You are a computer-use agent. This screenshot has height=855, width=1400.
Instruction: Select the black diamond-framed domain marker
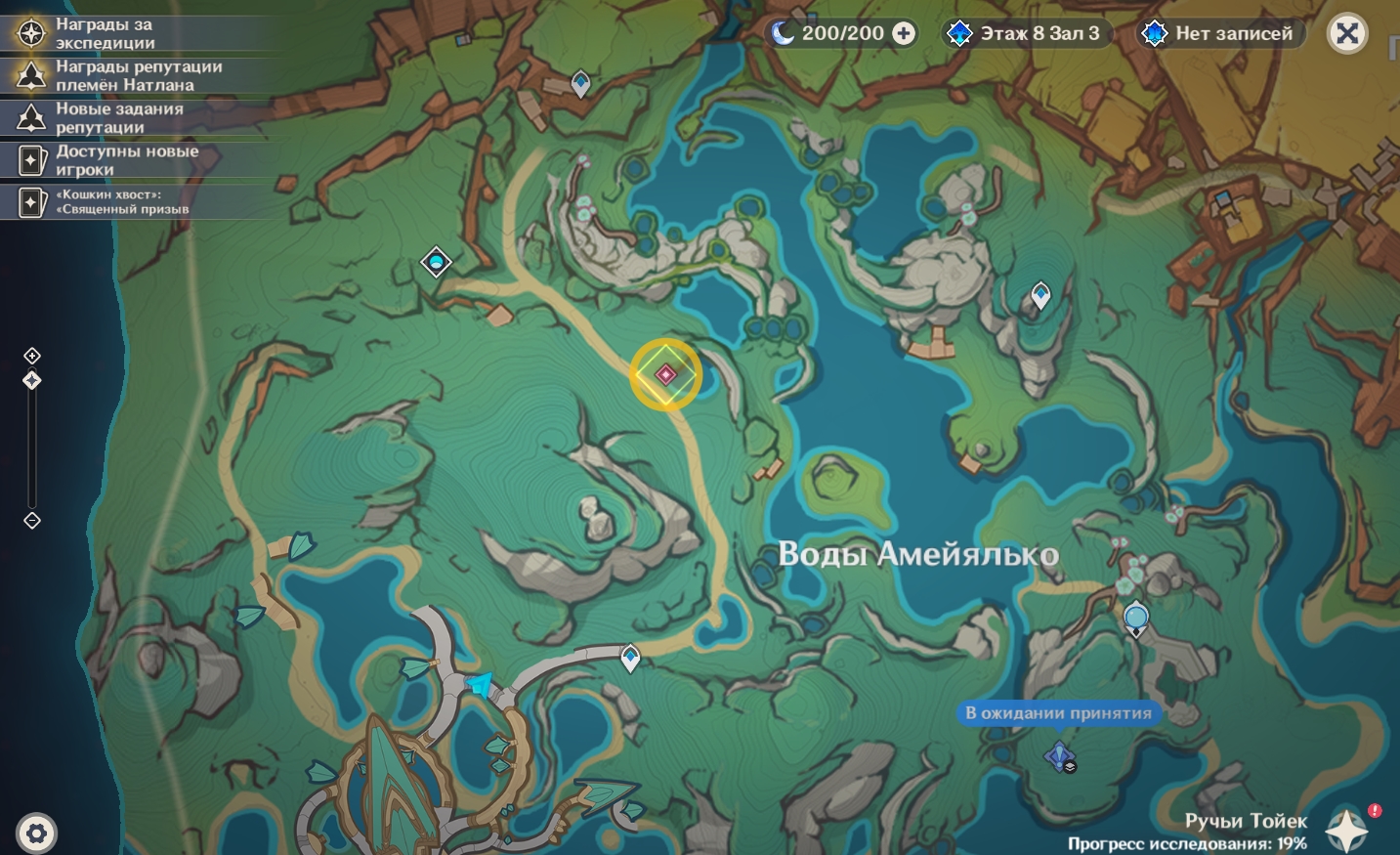[x=436, y=262]
